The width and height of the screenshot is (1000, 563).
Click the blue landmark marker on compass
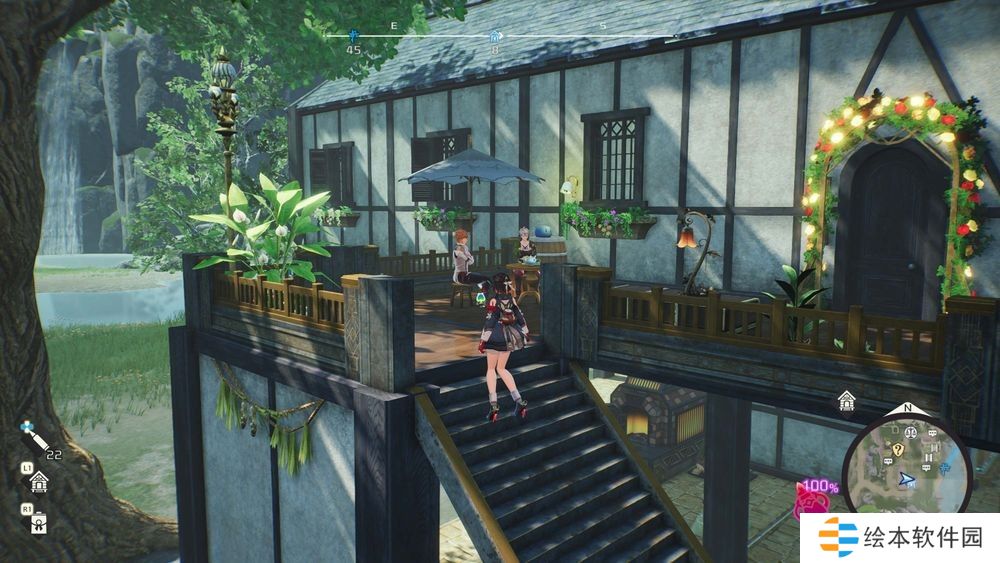[x=353, y=34]
